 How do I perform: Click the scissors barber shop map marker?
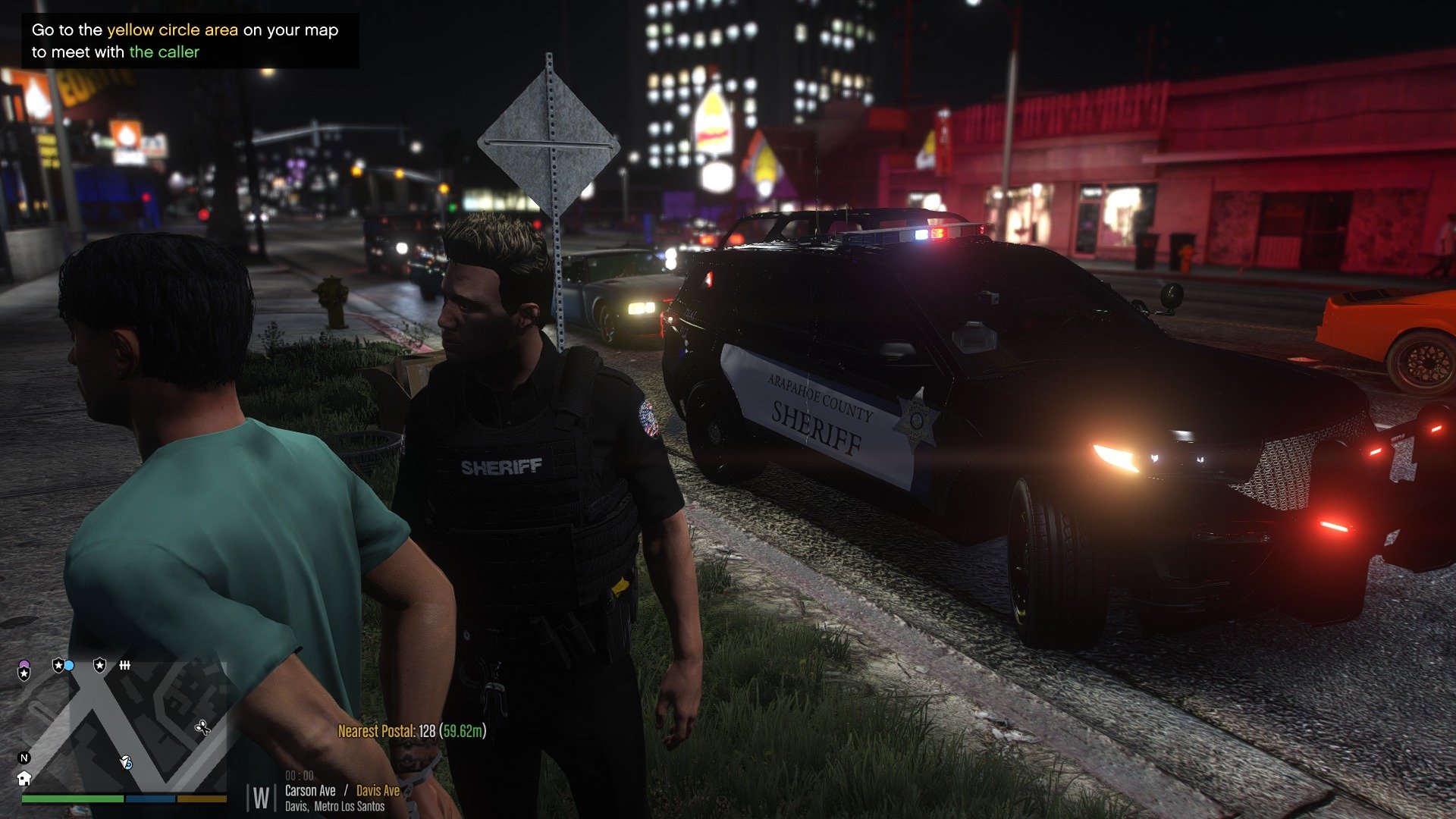[202, 728]
